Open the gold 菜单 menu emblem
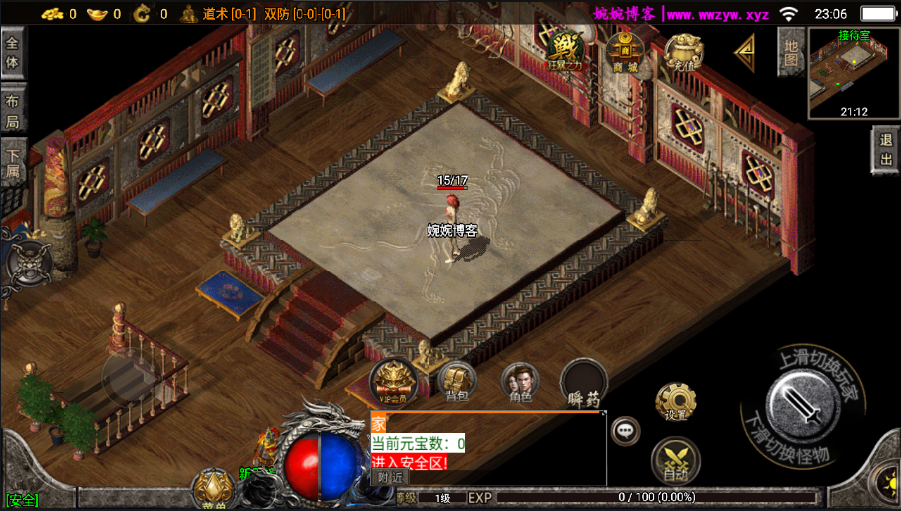This screenshot has height=511, width=901. (x=213, y=489)
